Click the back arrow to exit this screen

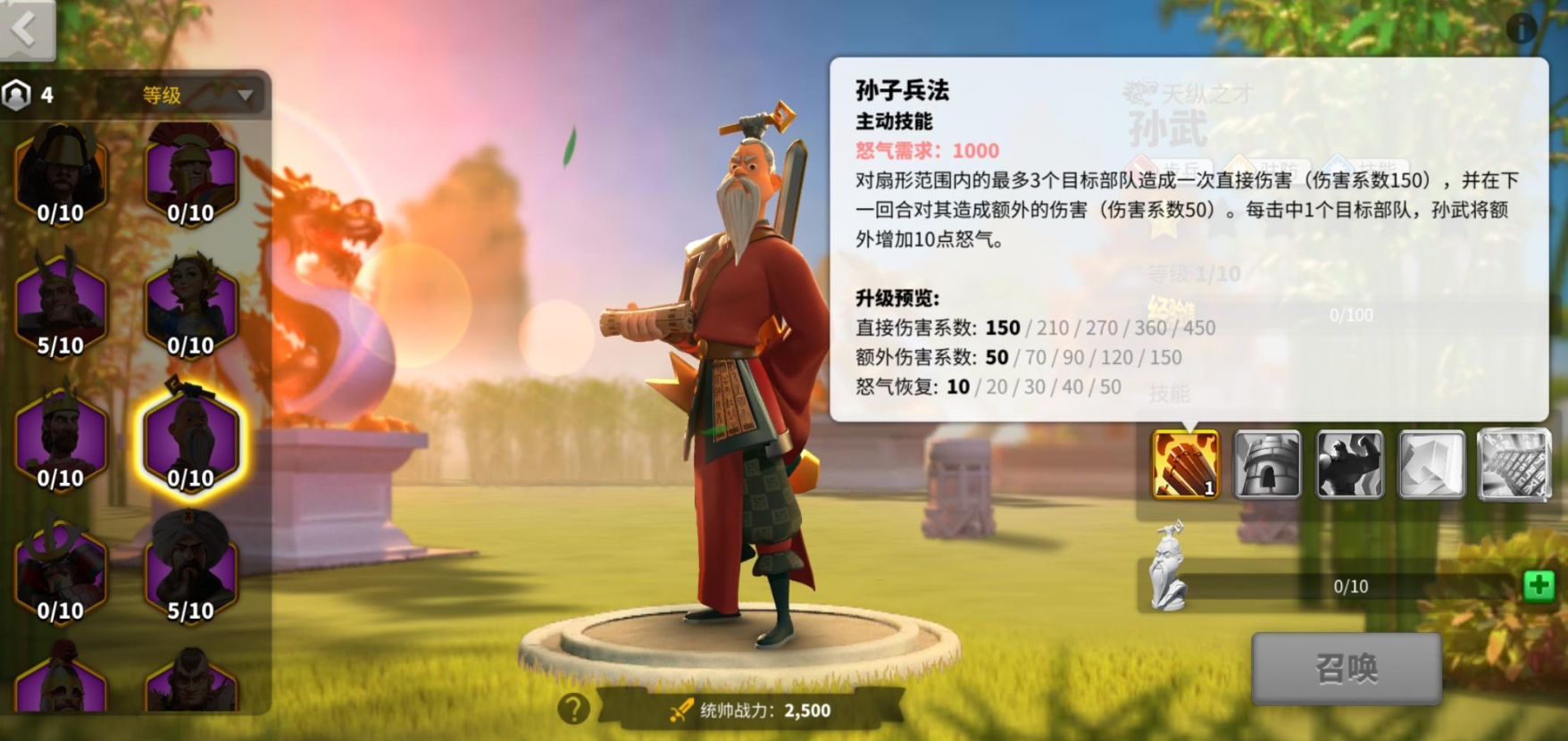point(25,27)
